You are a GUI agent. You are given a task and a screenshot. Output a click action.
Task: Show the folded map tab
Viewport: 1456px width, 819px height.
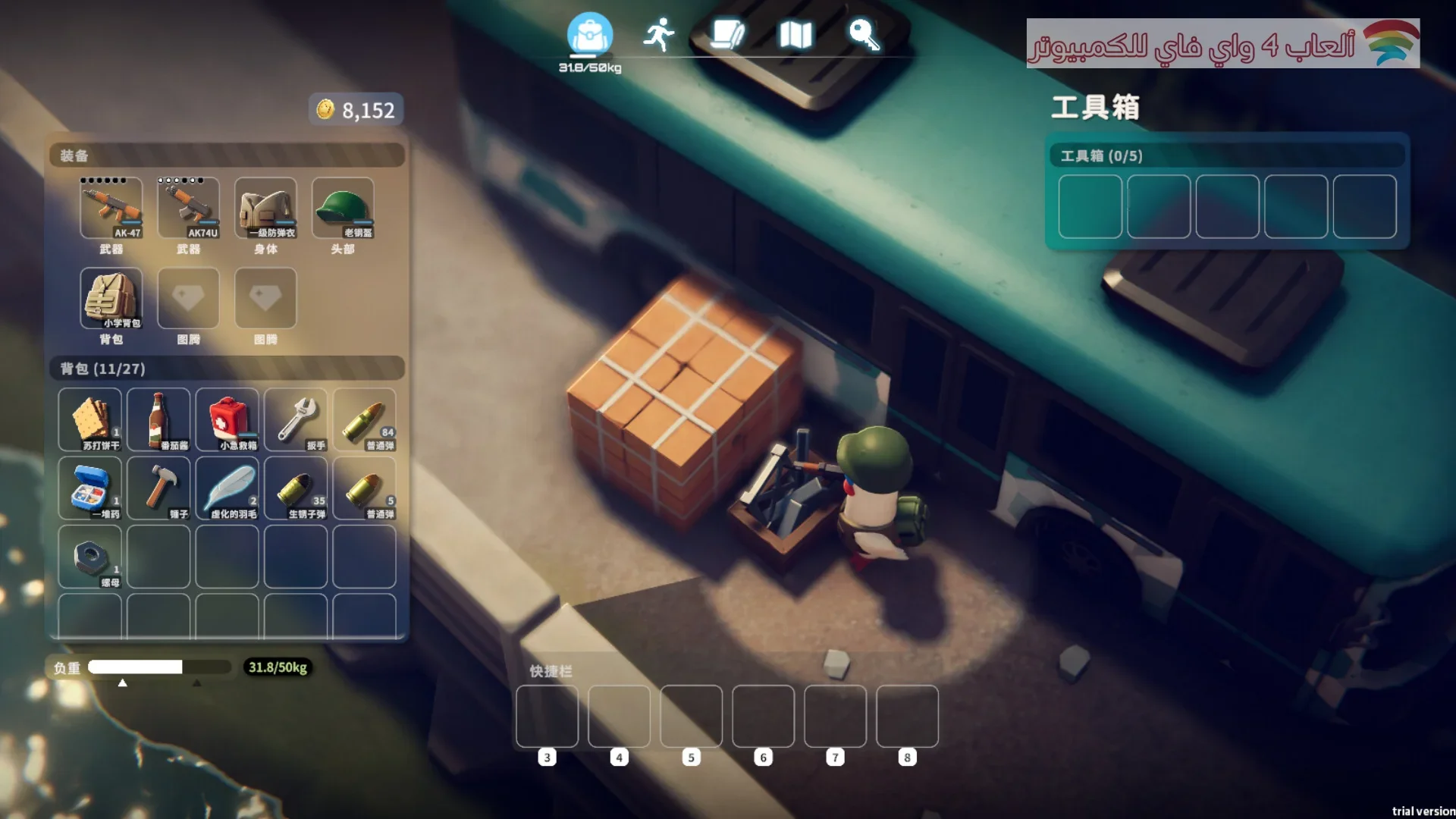tap(795, 35)
